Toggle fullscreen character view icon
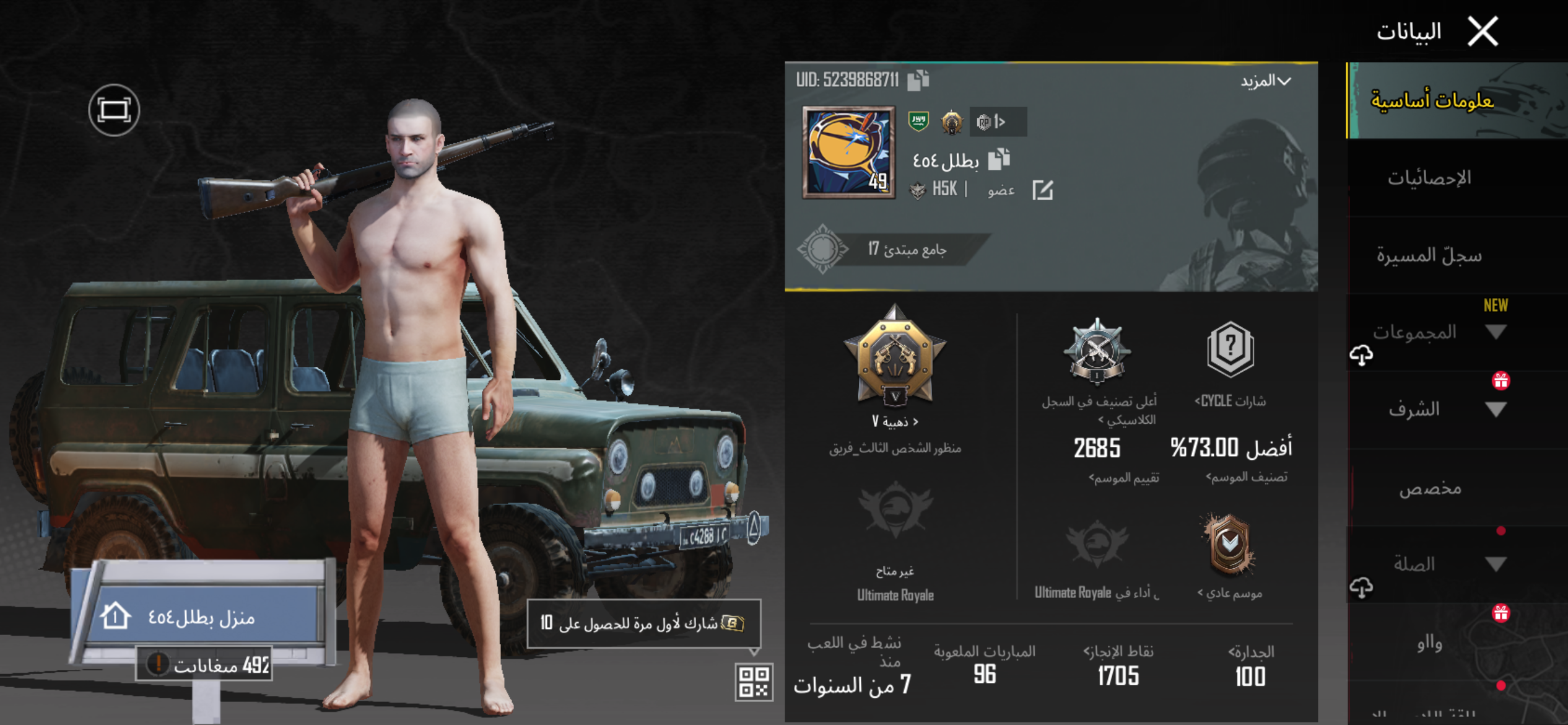Viewport: 1568px width, 725px height. [x=114, y=110]
